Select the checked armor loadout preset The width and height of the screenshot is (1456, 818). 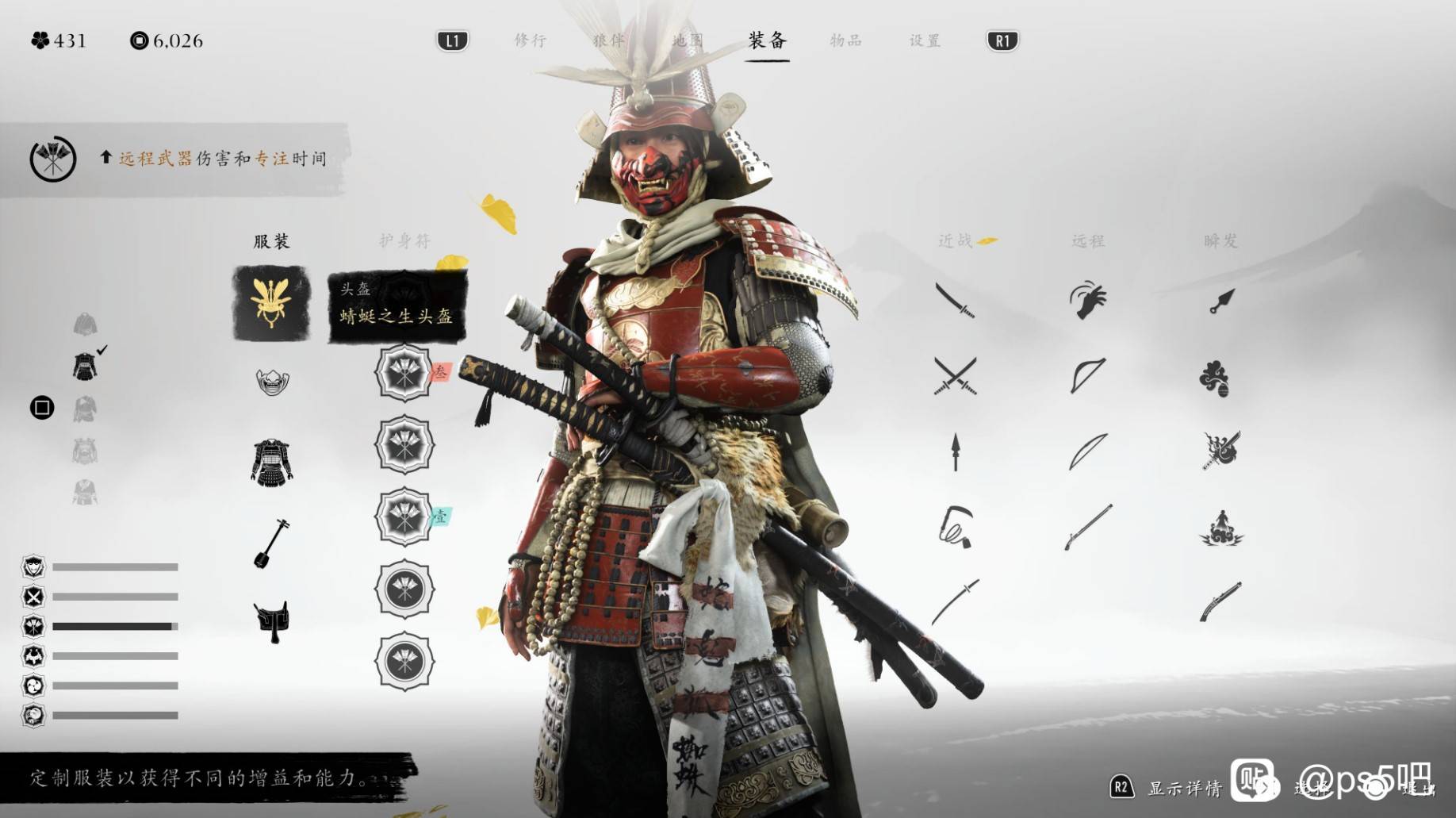(x=85, y=367)
